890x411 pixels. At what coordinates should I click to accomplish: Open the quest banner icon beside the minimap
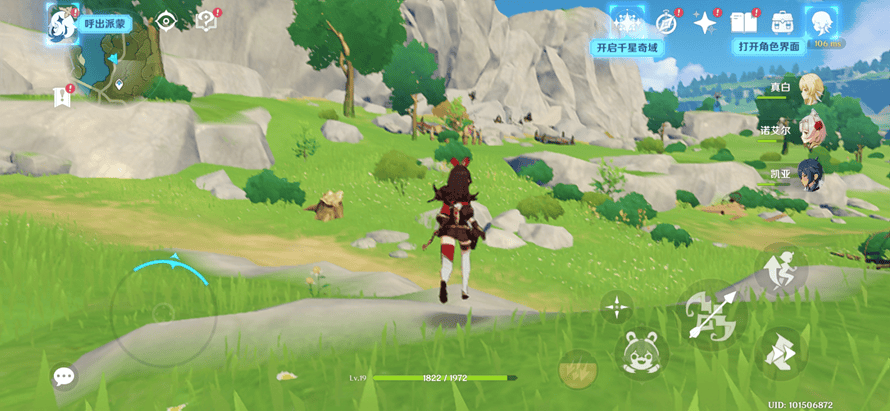62,95
